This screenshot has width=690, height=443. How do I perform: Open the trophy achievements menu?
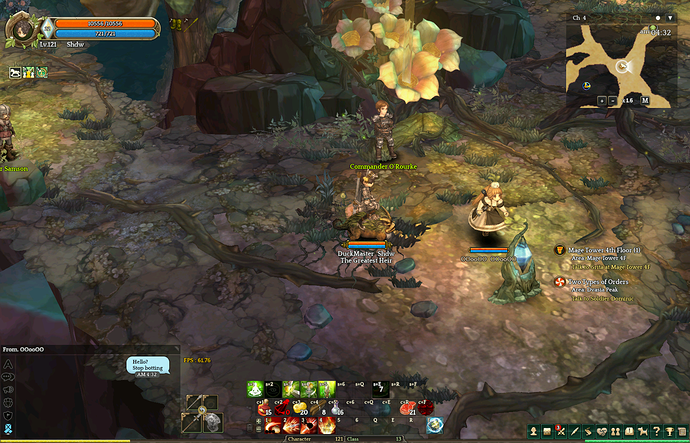click(x=669, y=431)
